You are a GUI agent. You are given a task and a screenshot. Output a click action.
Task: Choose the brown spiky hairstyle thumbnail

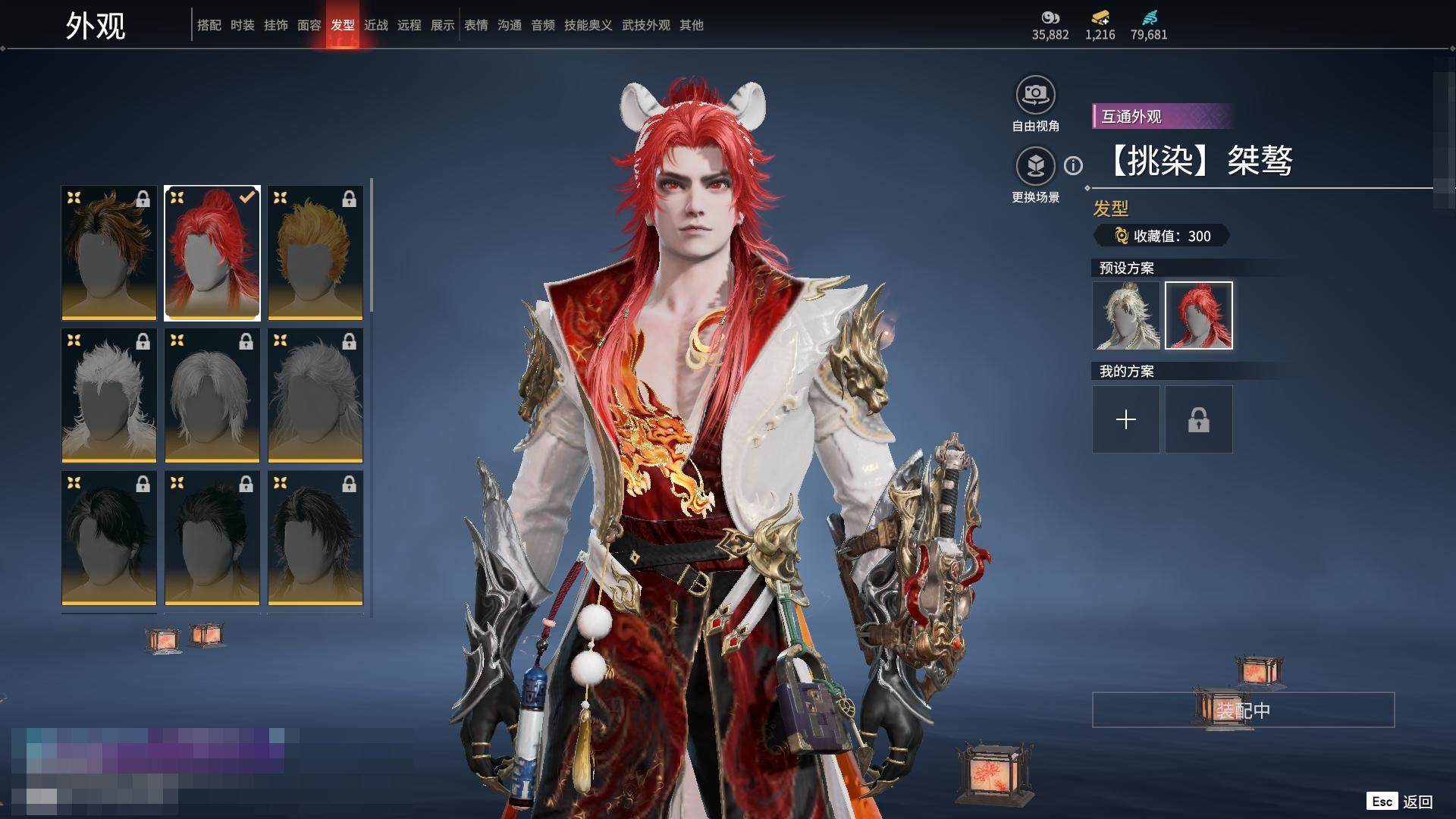pos(109,253)
